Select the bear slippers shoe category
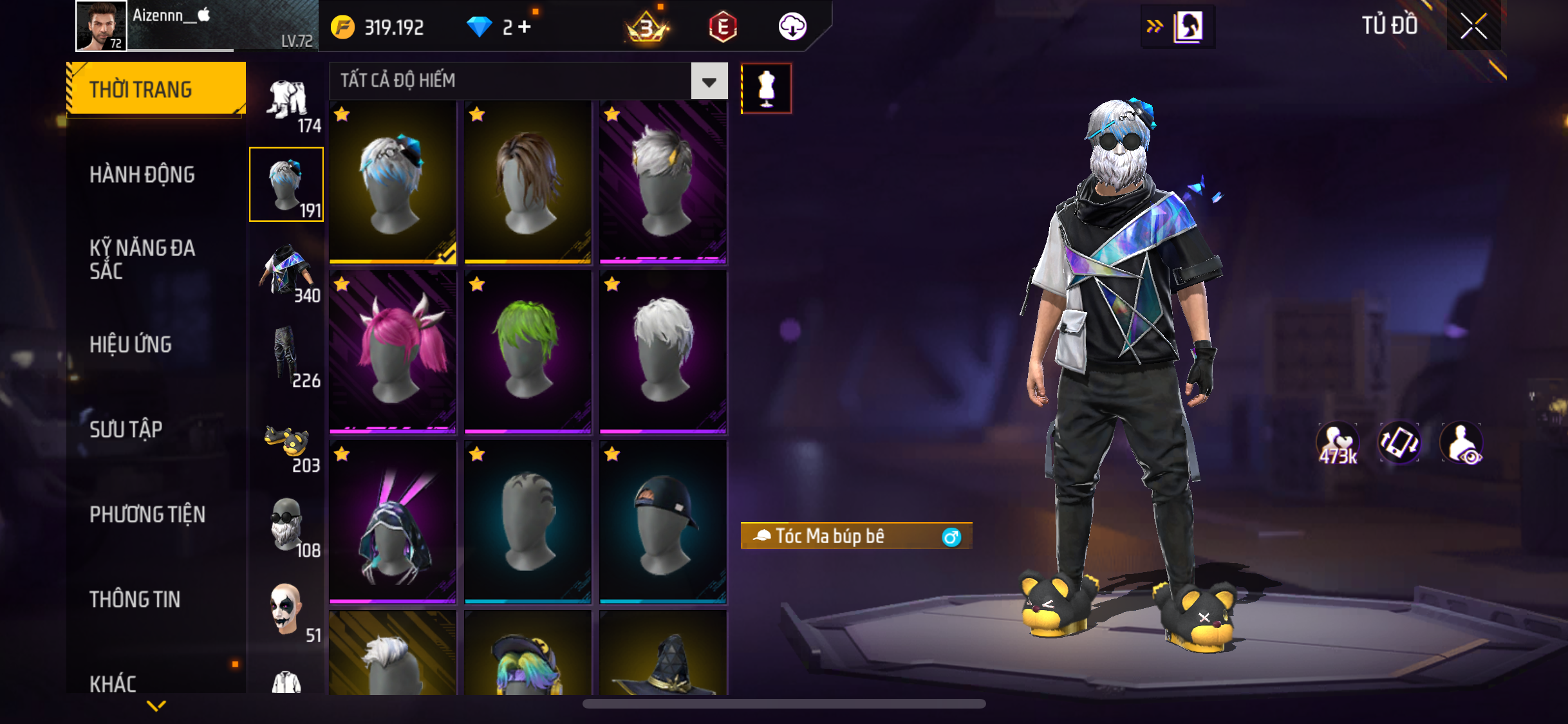 pyautogui.click(x=286, y=444)
